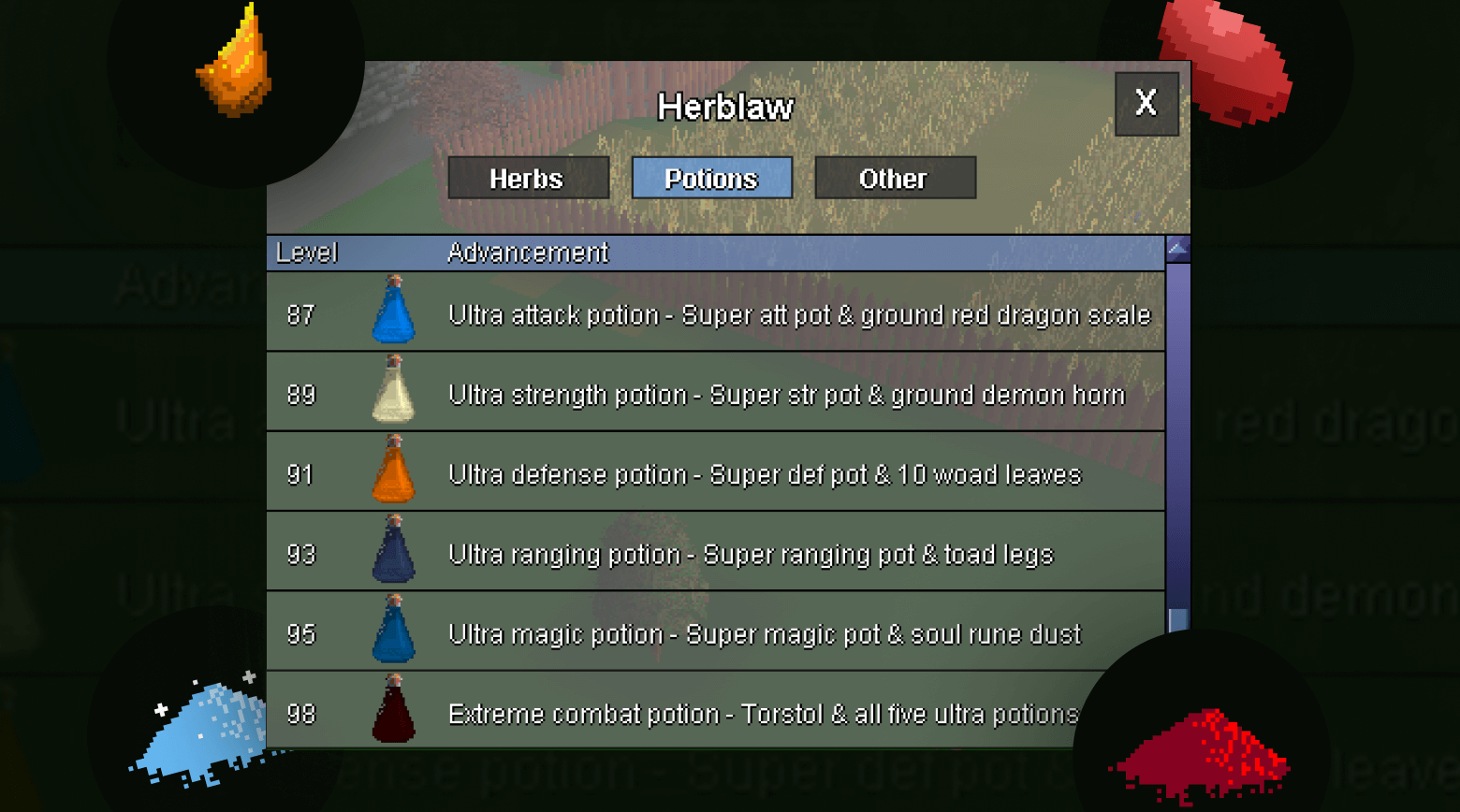Viewport: 1460px width, 812px height.
Task: Open the Other tab
Action: (x=895, y=178)
